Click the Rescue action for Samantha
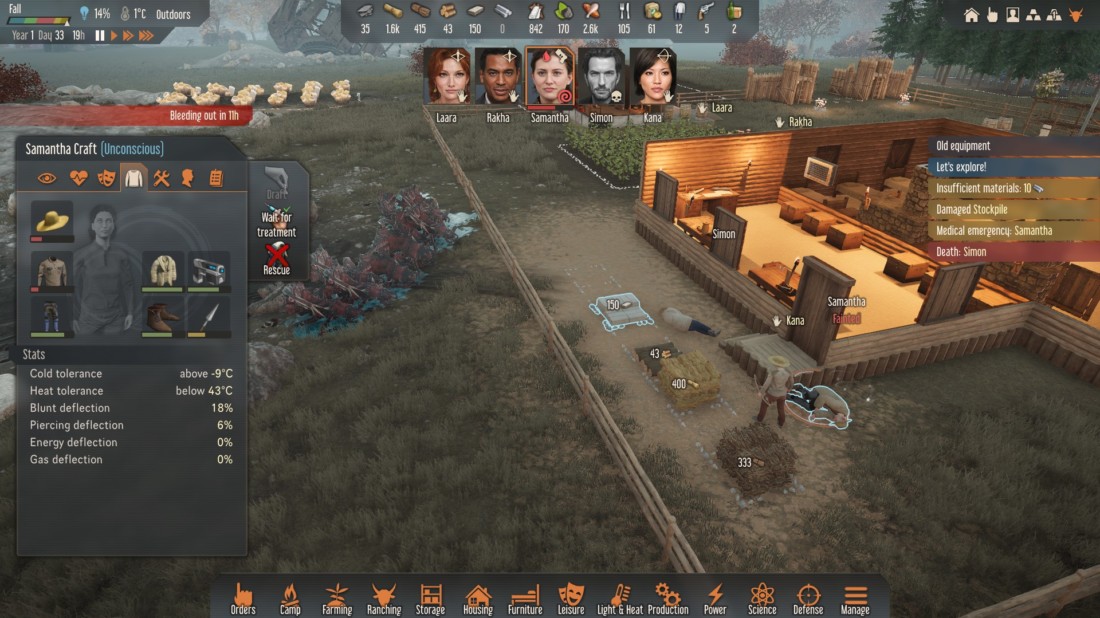Screen dimensions: 1100x618 click(x=277, y=259)
